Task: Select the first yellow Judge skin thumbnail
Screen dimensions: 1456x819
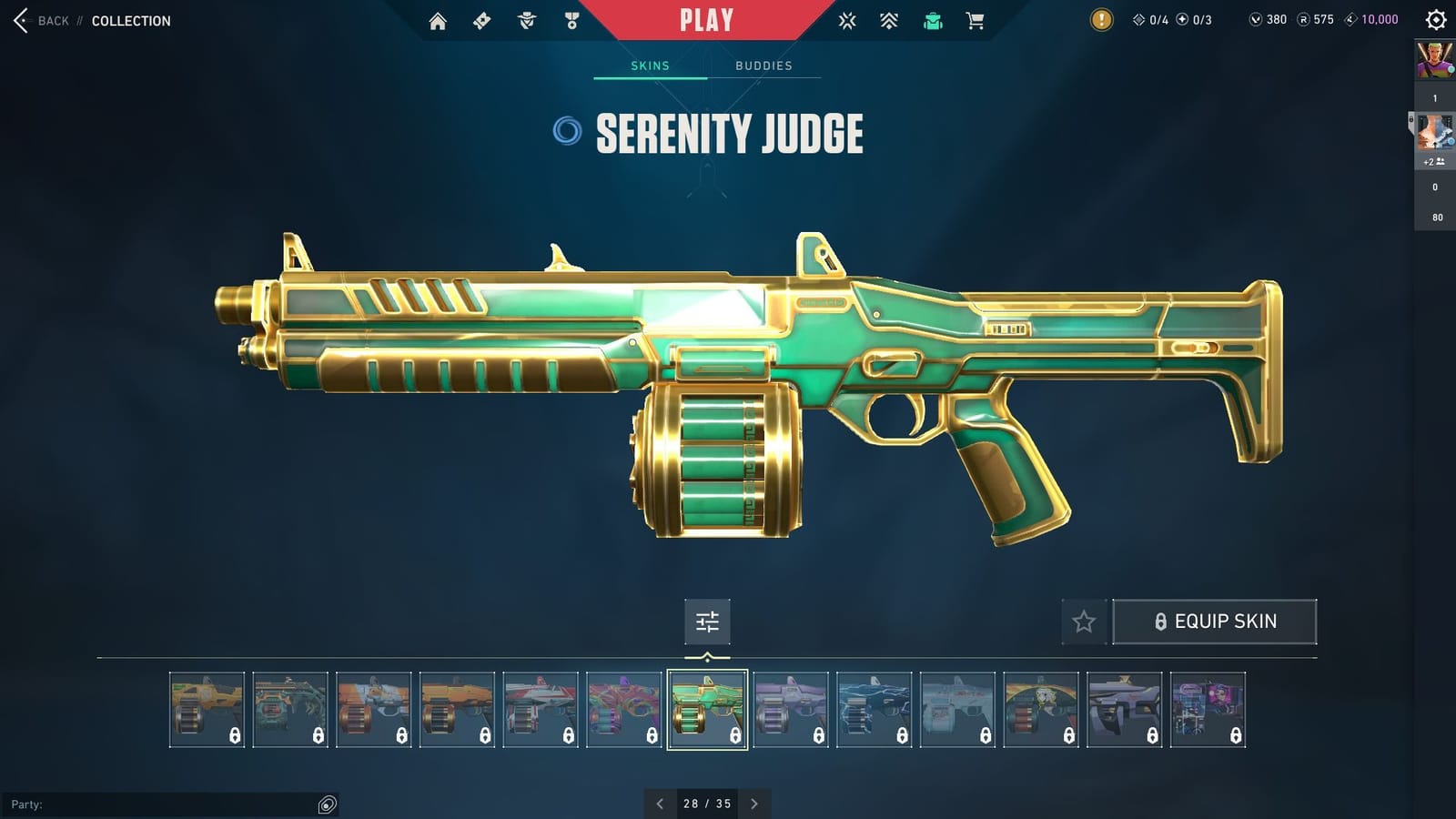Action: (207, 708)
